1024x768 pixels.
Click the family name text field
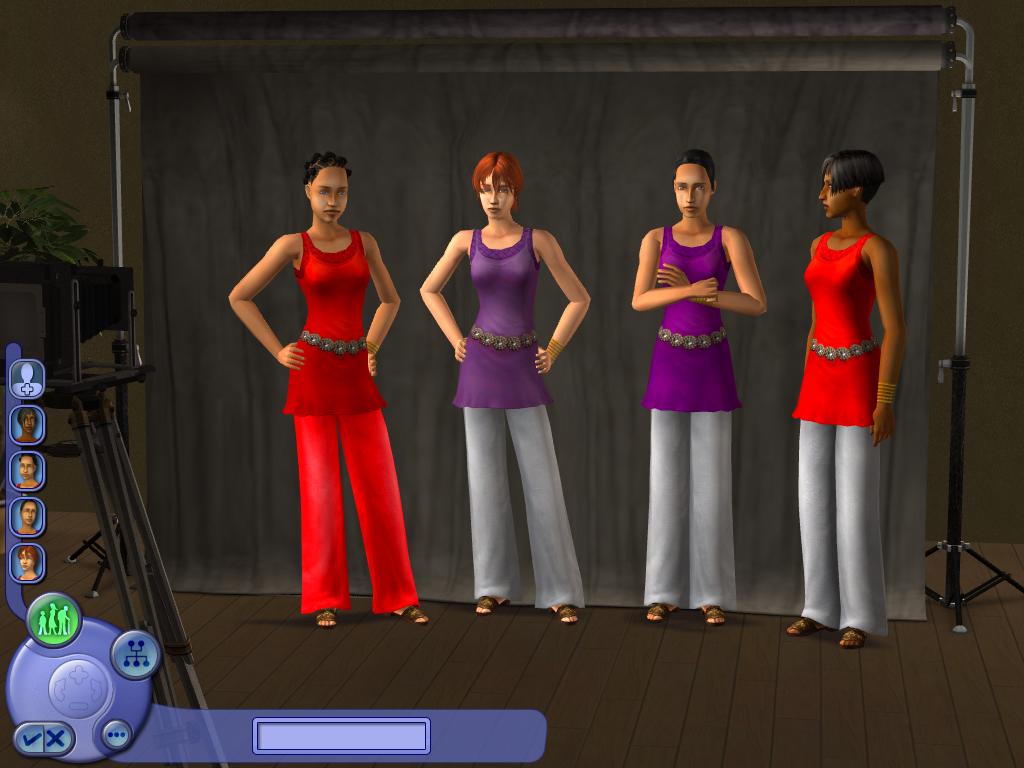coord(341,736)
